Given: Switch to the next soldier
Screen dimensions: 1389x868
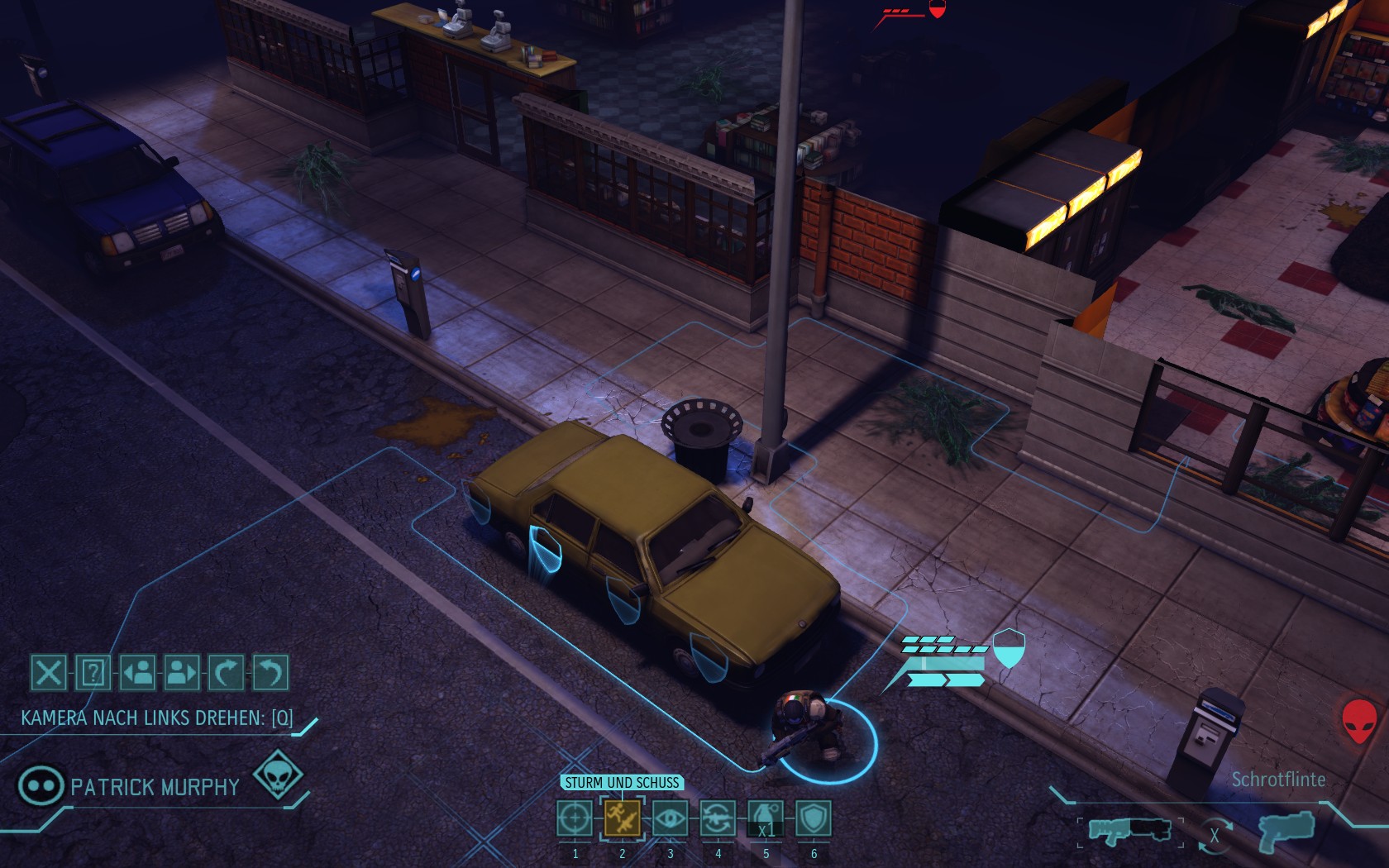Looking at the screenshot, I should pyautogui.click(x=182, y=673).
